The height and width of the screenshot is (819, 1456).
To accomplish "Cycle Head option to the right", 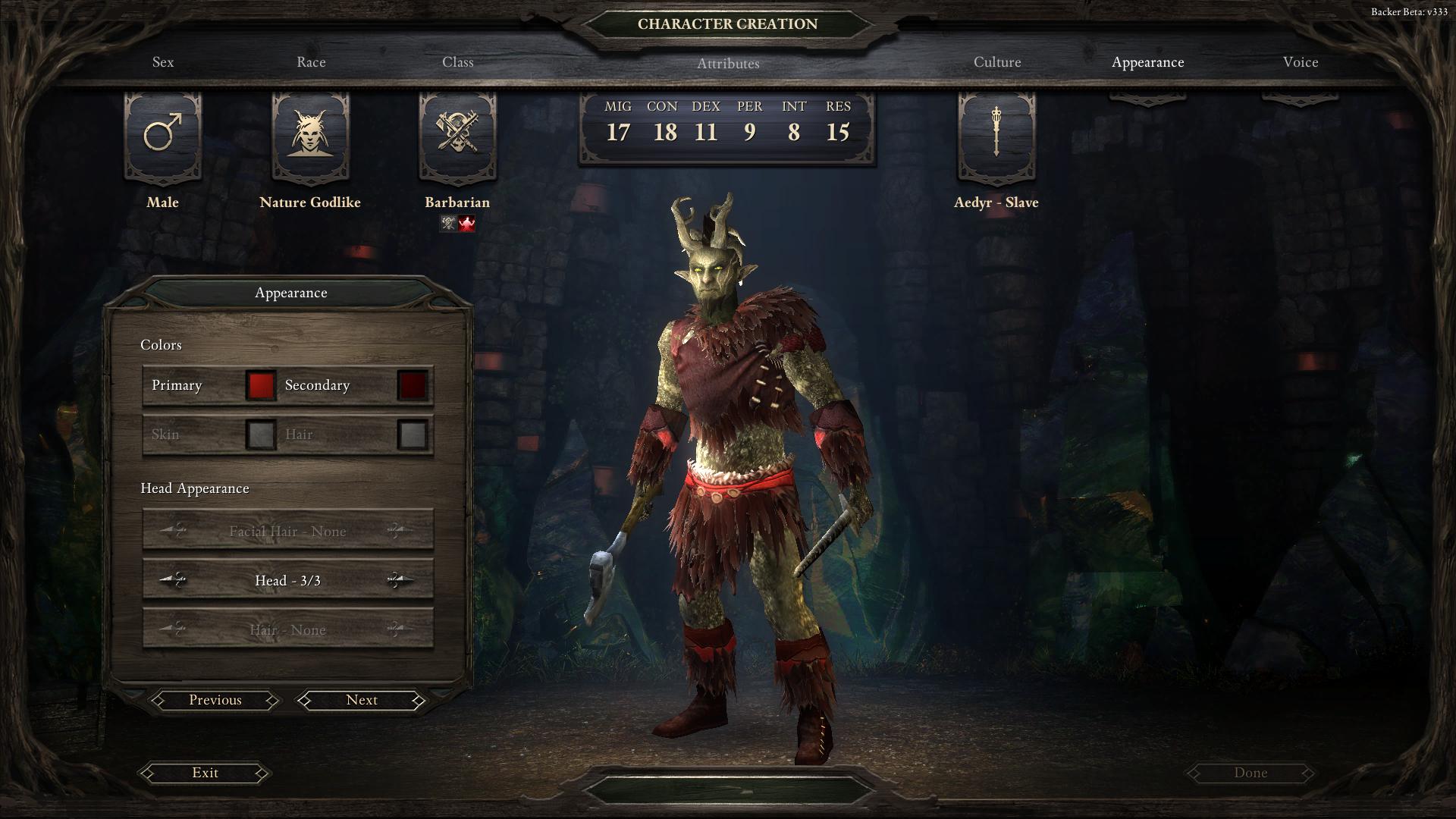I will click(x=400, y=581).
